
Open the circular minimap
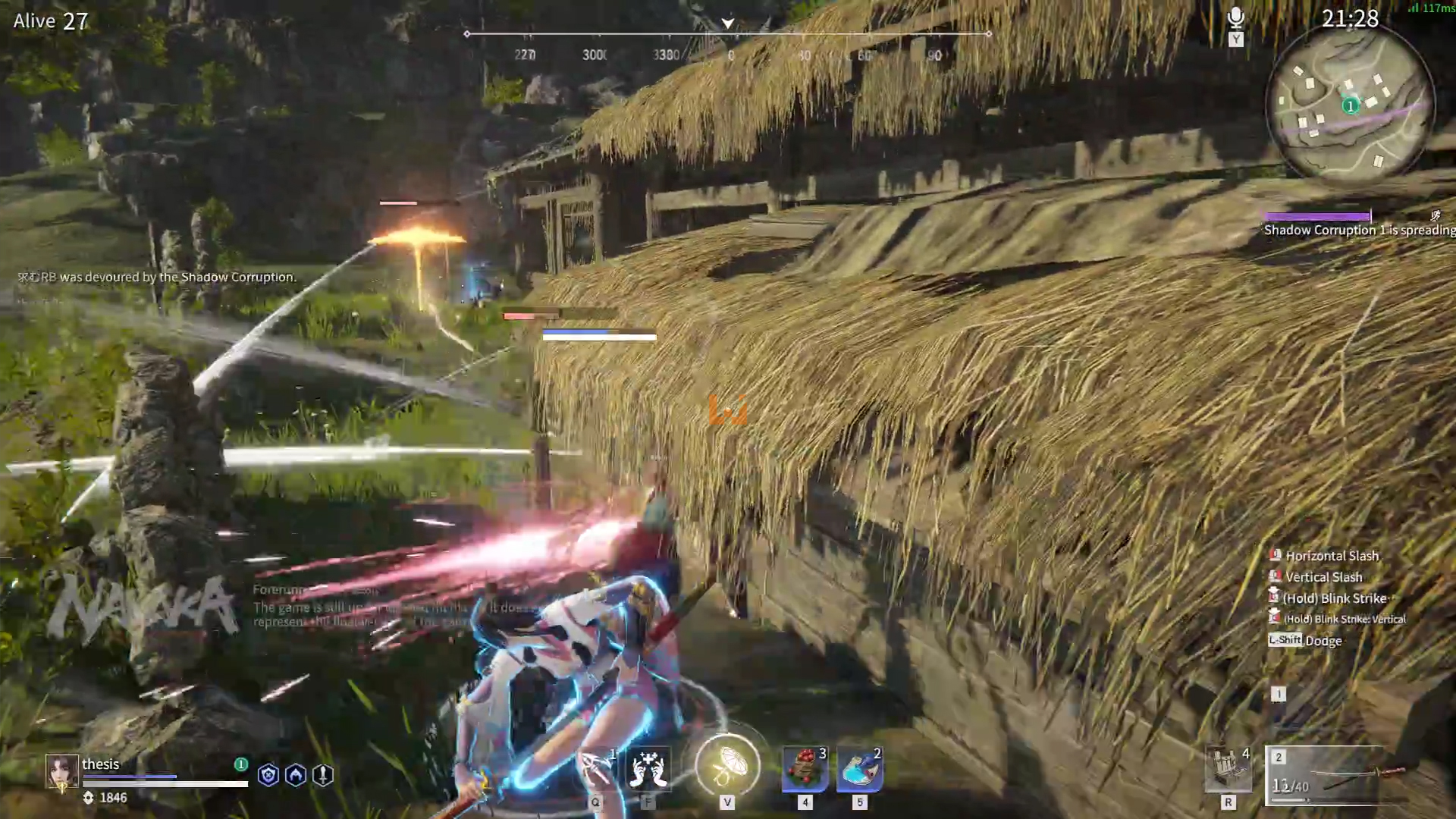(1350, 105)
